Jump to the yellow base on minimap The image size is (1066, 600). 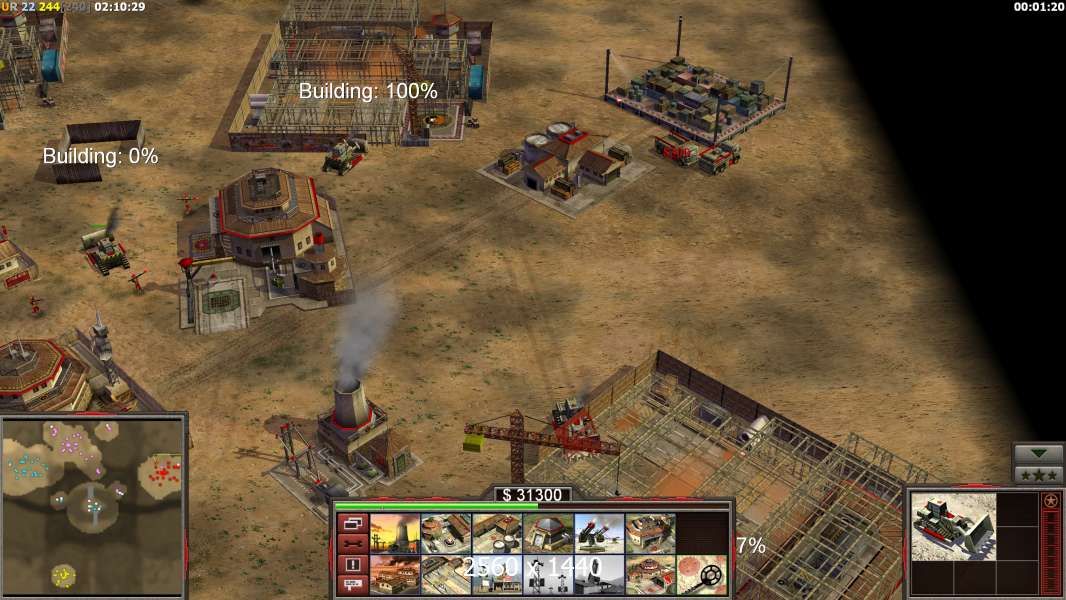63,575
